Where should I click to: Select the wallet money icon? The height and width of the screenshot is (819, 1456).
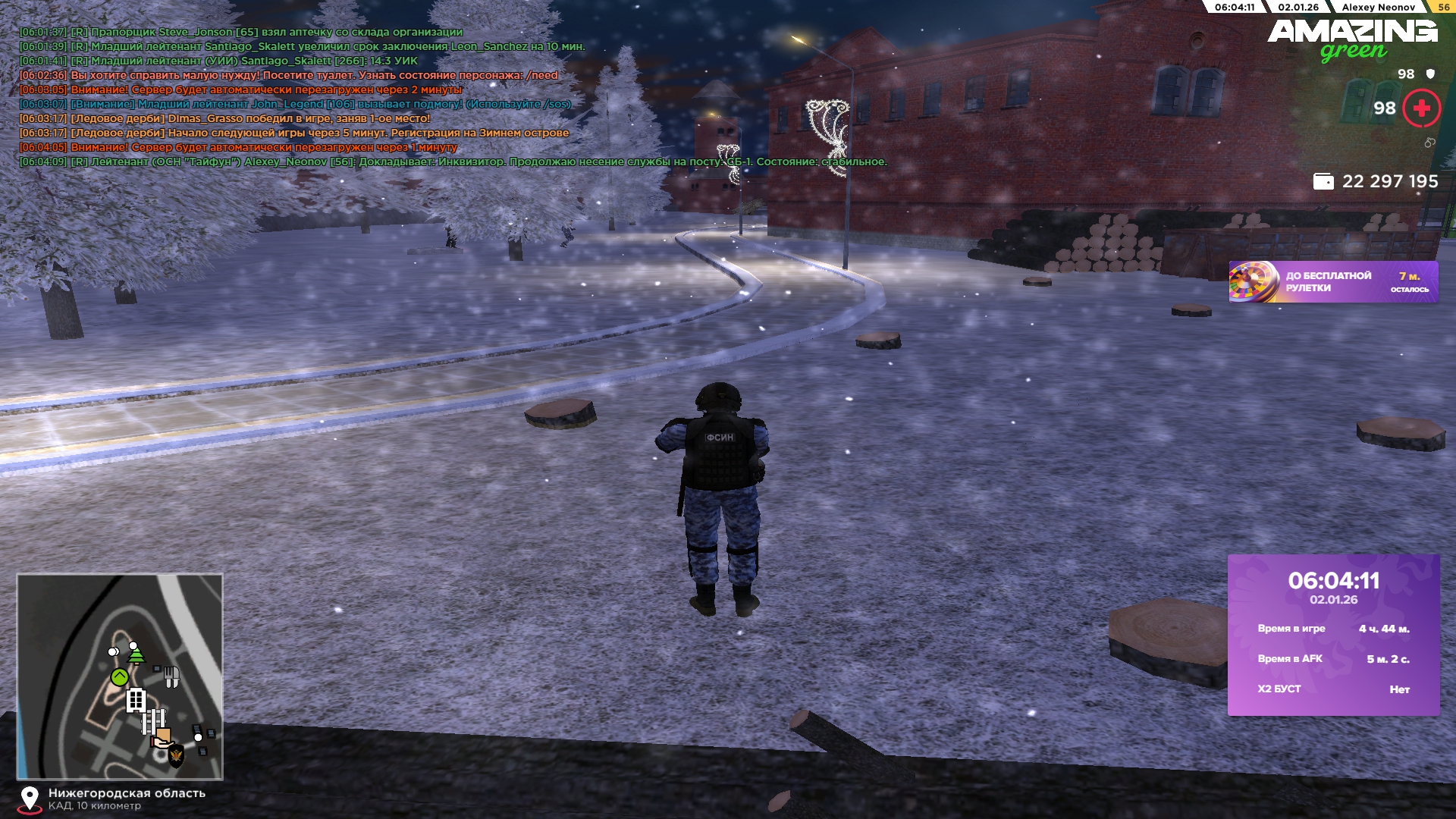(x=1323, y=182)
